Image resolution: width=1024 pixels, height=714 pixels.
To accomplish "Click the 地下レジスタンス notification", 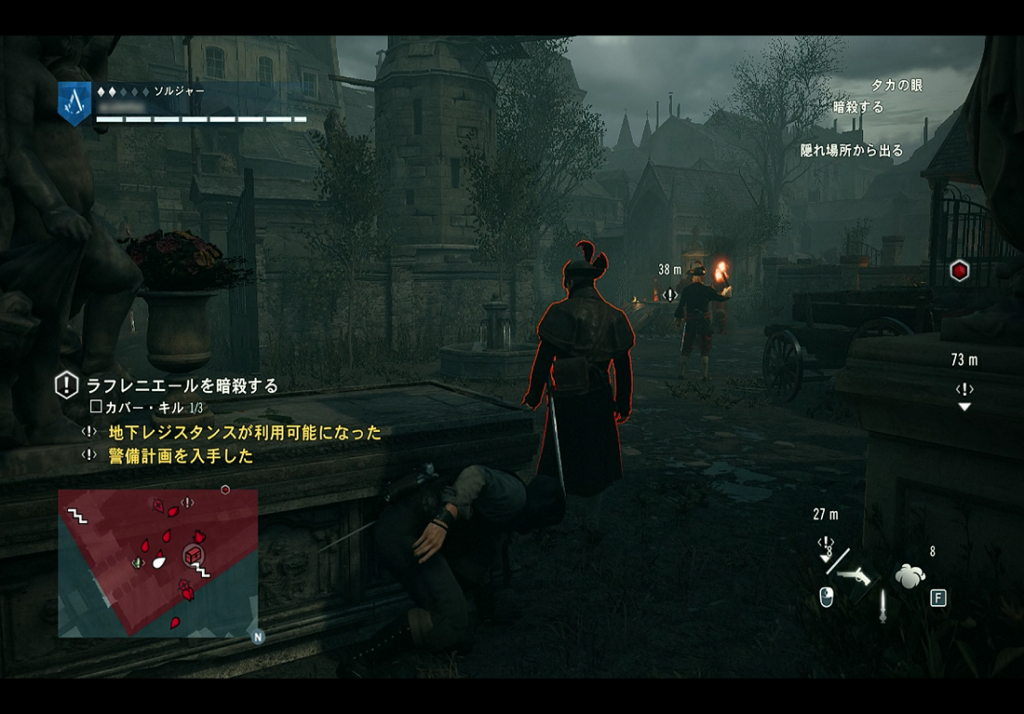I will 244,432.
